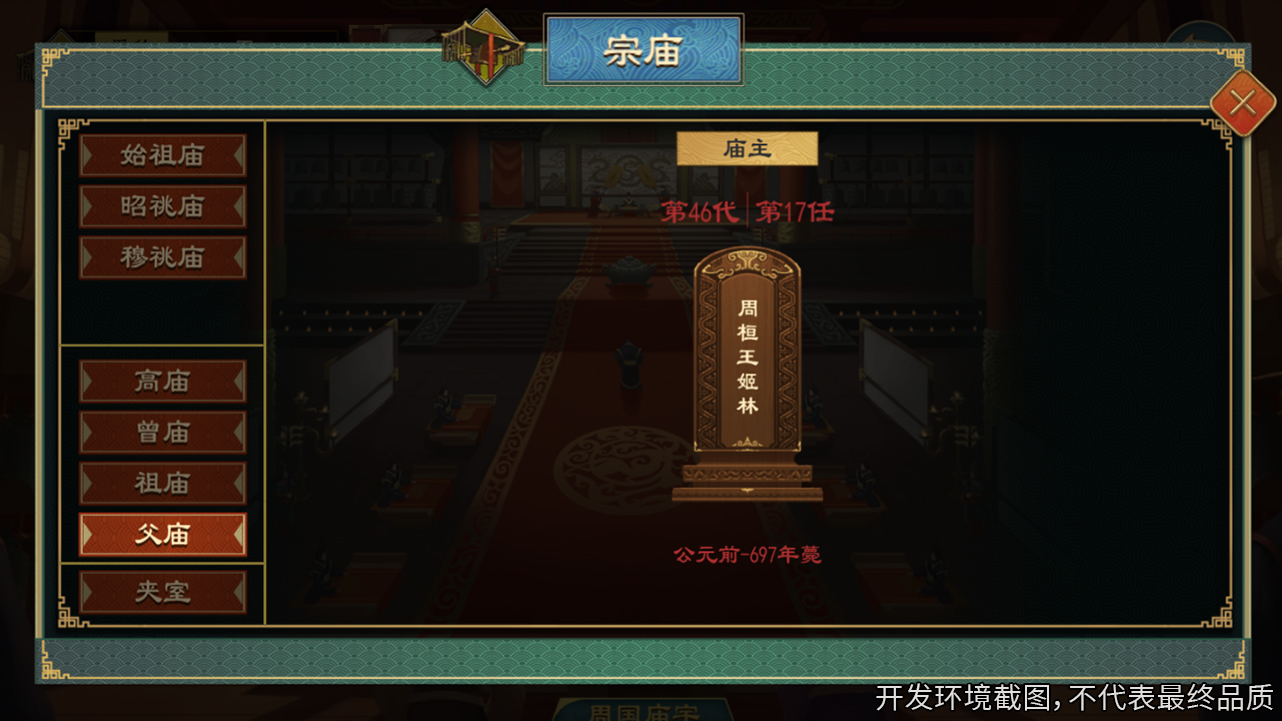Click the 宗庙 title banner

pyautogui.click(x=643, y=50)
